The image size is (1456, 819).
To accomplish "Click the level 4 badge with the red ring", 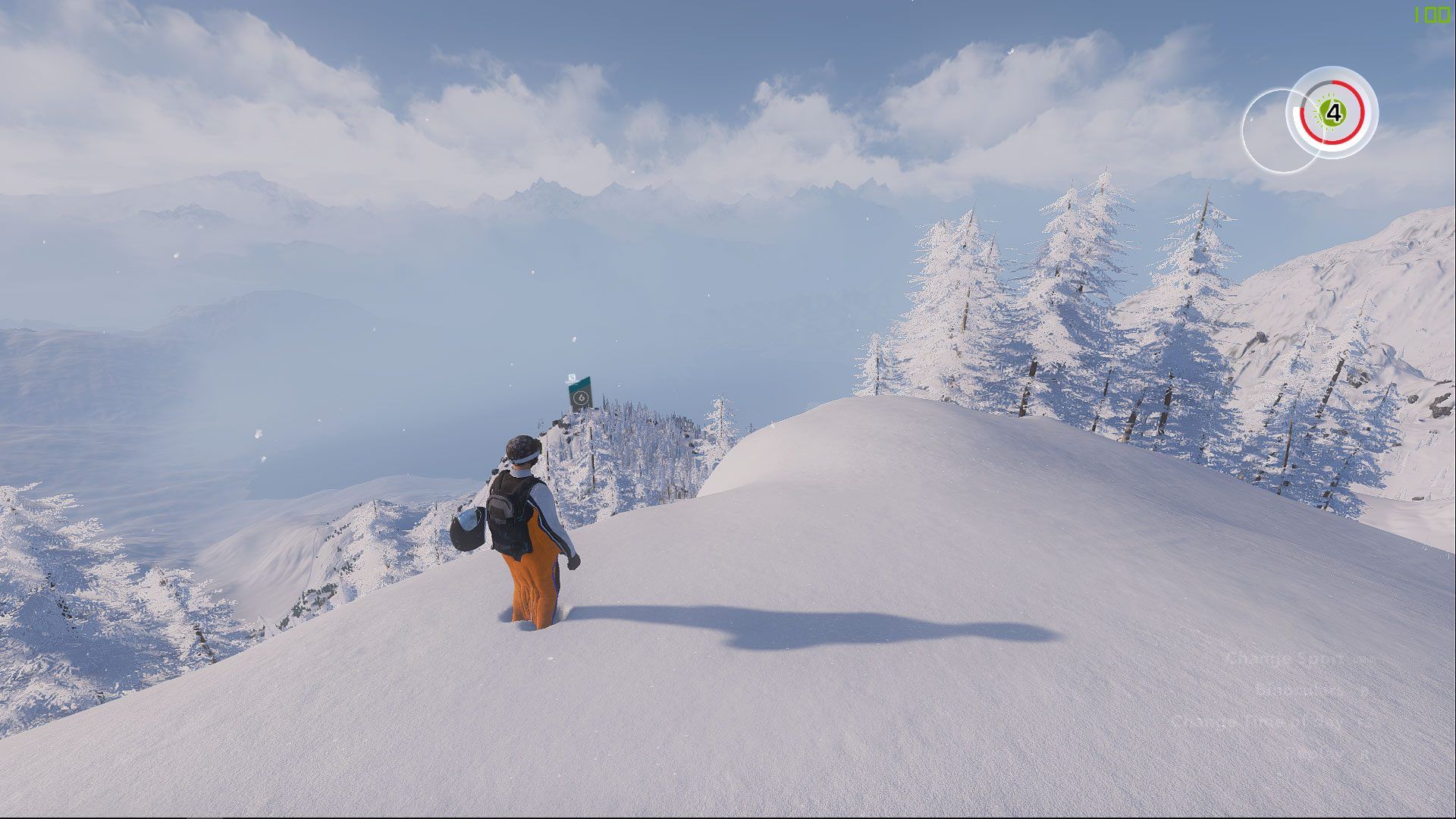I will coord(1332,113).
